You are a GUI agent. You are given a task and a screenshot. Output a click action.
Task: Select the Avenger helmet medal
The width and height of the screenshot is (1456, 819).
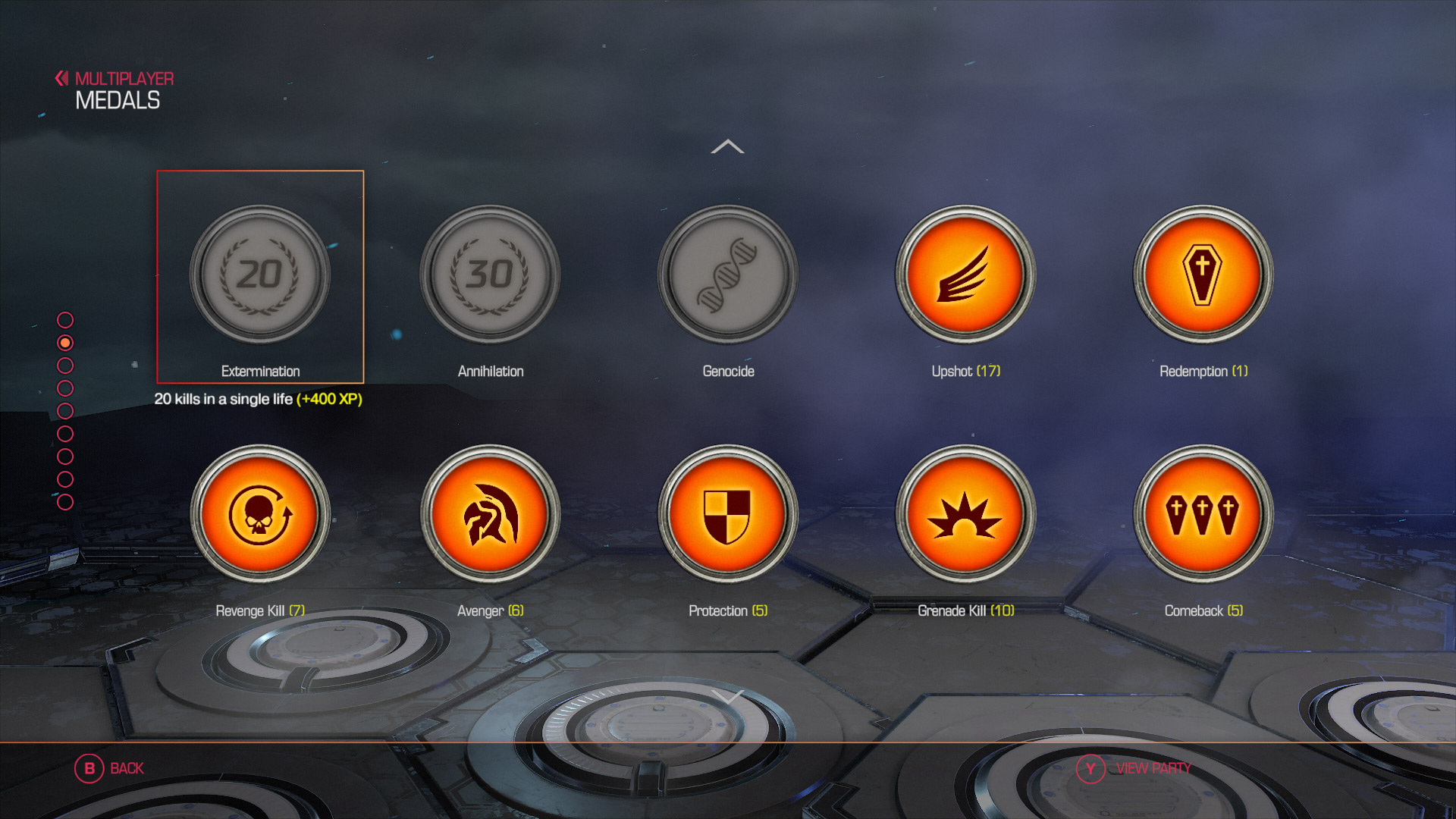point(490,514)
